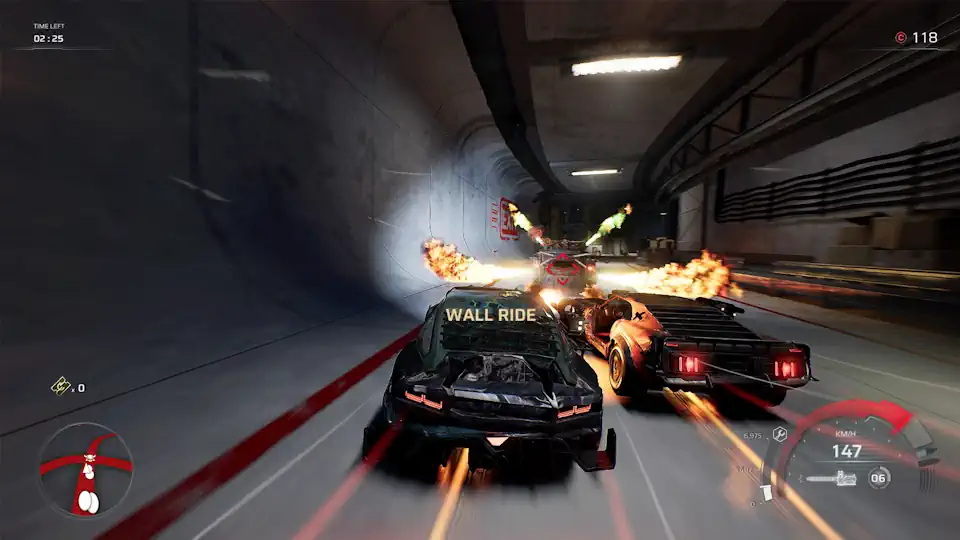Click the wrench repair icon

click(x=778, y=435)
